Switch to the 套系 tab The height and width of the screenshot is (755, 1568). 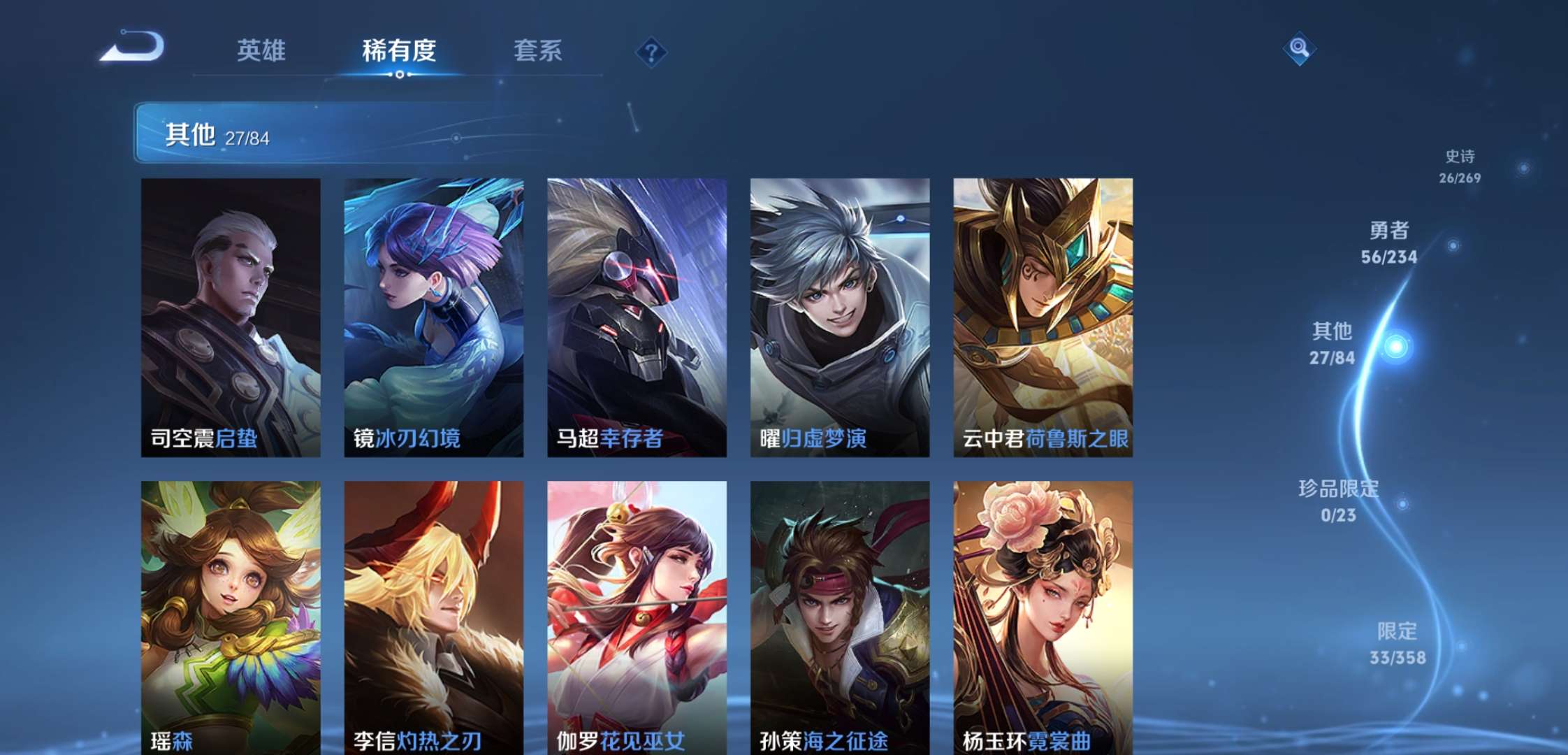(x=539, y=50)
